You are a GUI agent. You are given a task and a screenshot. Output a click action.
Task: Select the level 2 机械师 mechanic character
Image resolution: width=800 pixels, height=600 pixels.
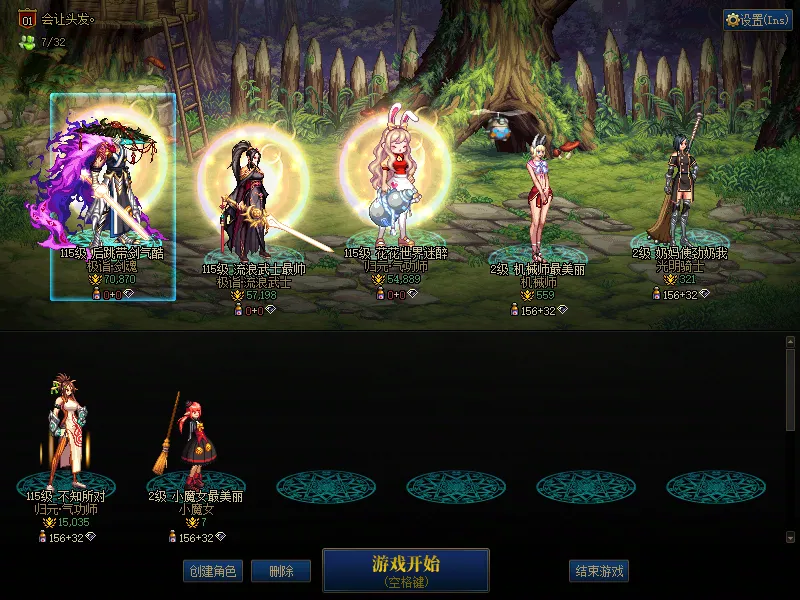(x=537, y=200)
